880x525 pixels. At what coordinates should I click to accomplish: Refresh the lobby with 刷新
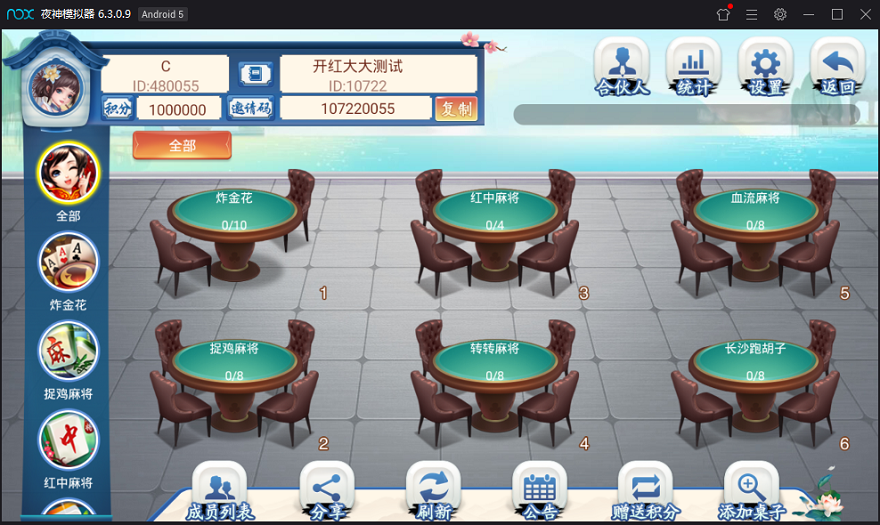(433, 491)
